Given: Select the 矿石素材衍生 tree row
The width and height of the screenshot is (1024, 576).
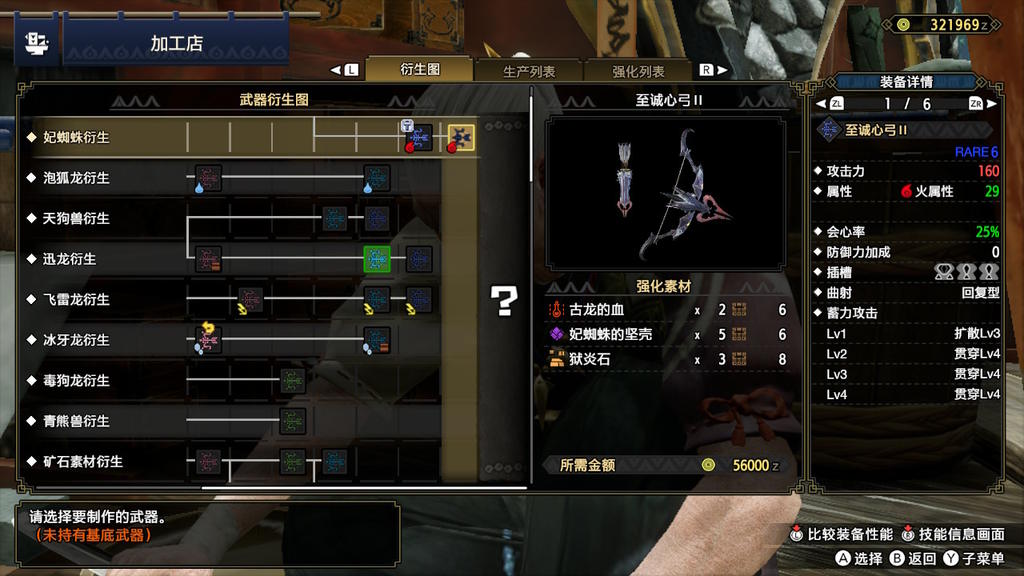Looking at the screenshot, I should pos(82,462).
